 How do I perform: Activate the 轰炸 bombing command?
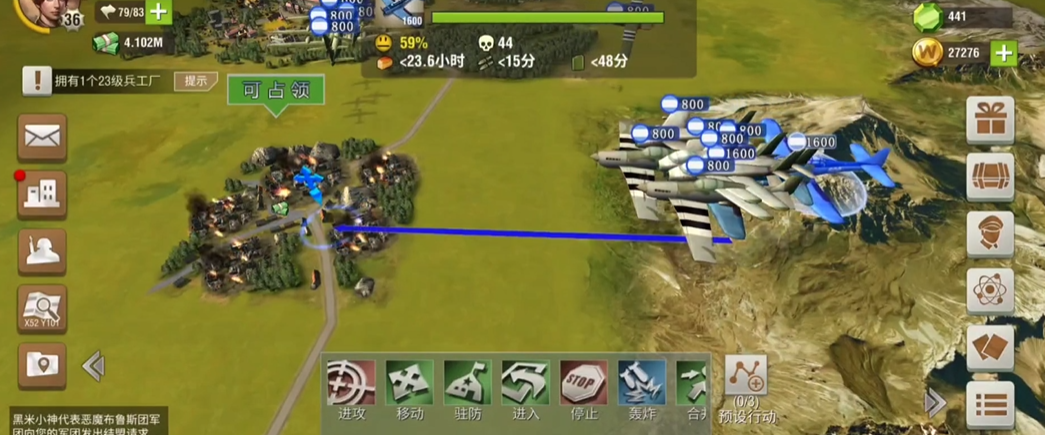(641, 385)
